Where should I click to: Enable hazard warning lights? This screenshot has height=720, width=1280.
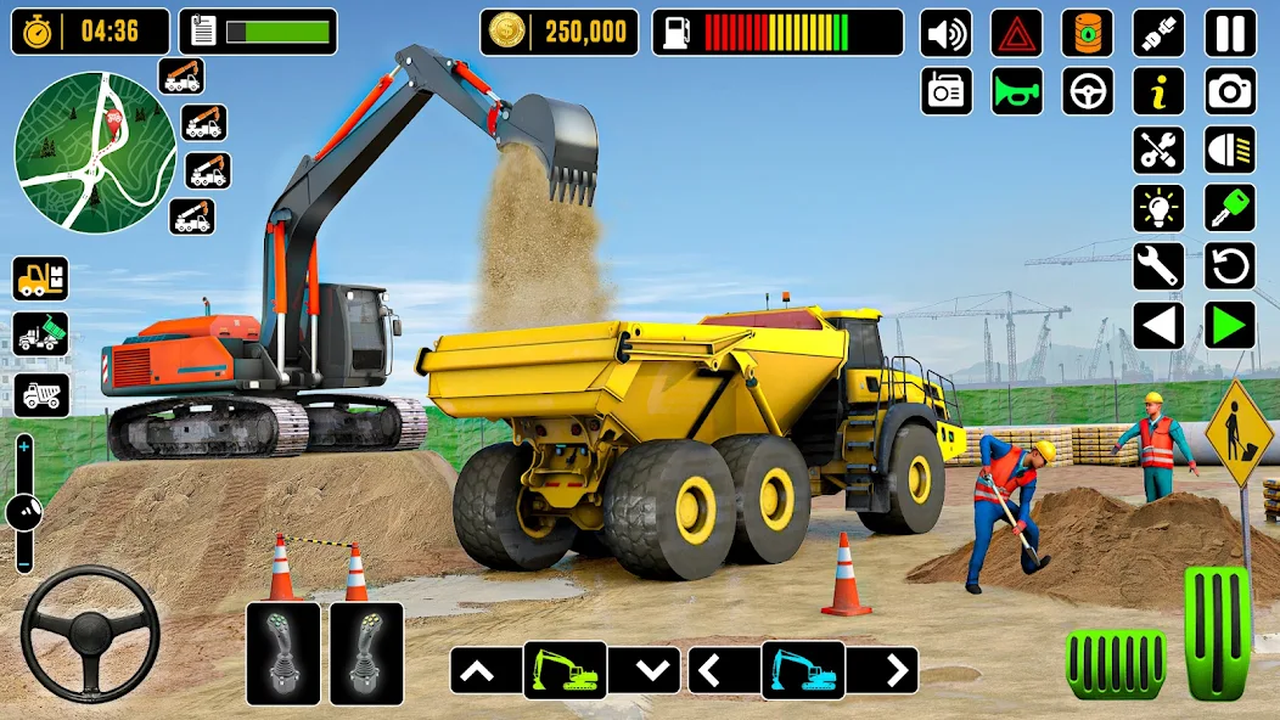(1017, 33)
